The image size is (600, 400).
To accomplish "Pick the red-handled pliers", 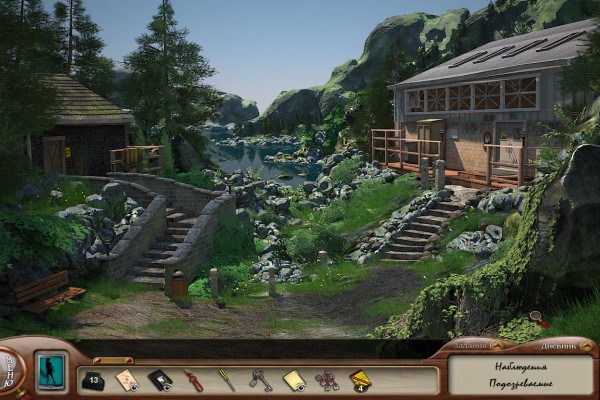I will click(193, 380).
